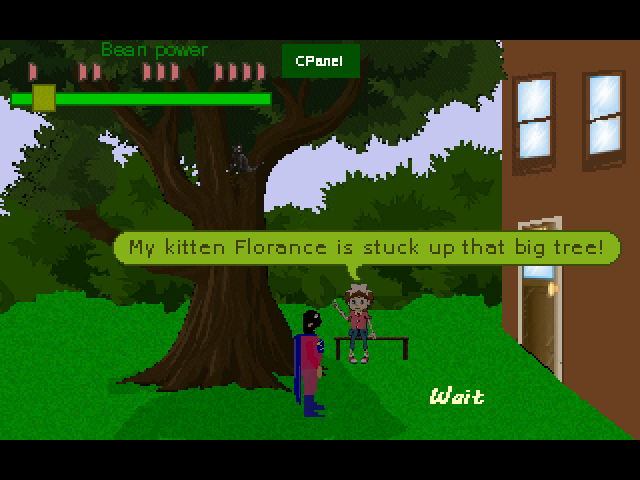Open the CPanel control panel
Image resolution: width=640 pixels, height=480 pixels.
(x=319, y=61)
